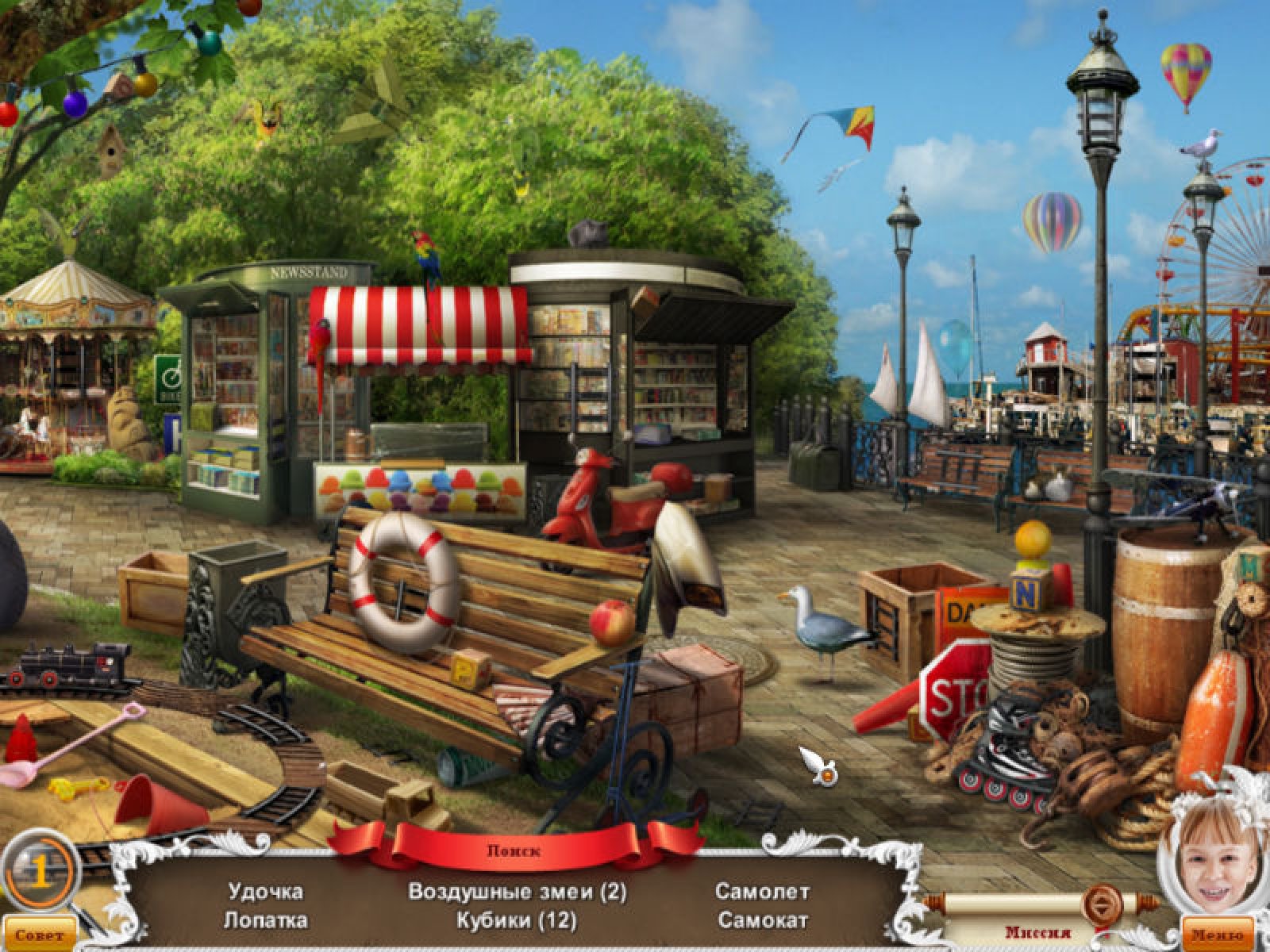
Task: Select Самокат in the search list
Action: coord(762,920)
